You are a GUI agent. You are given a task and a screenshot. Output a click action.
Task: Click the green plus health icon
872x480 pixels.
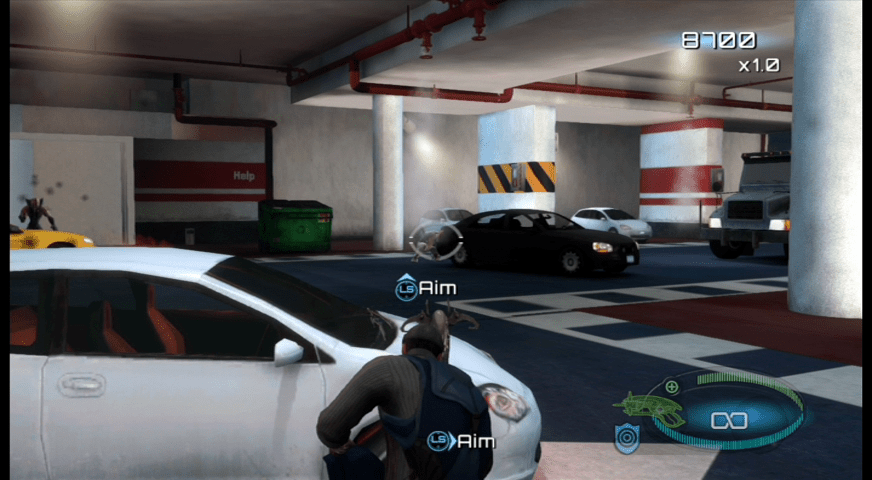coord(672,386)
